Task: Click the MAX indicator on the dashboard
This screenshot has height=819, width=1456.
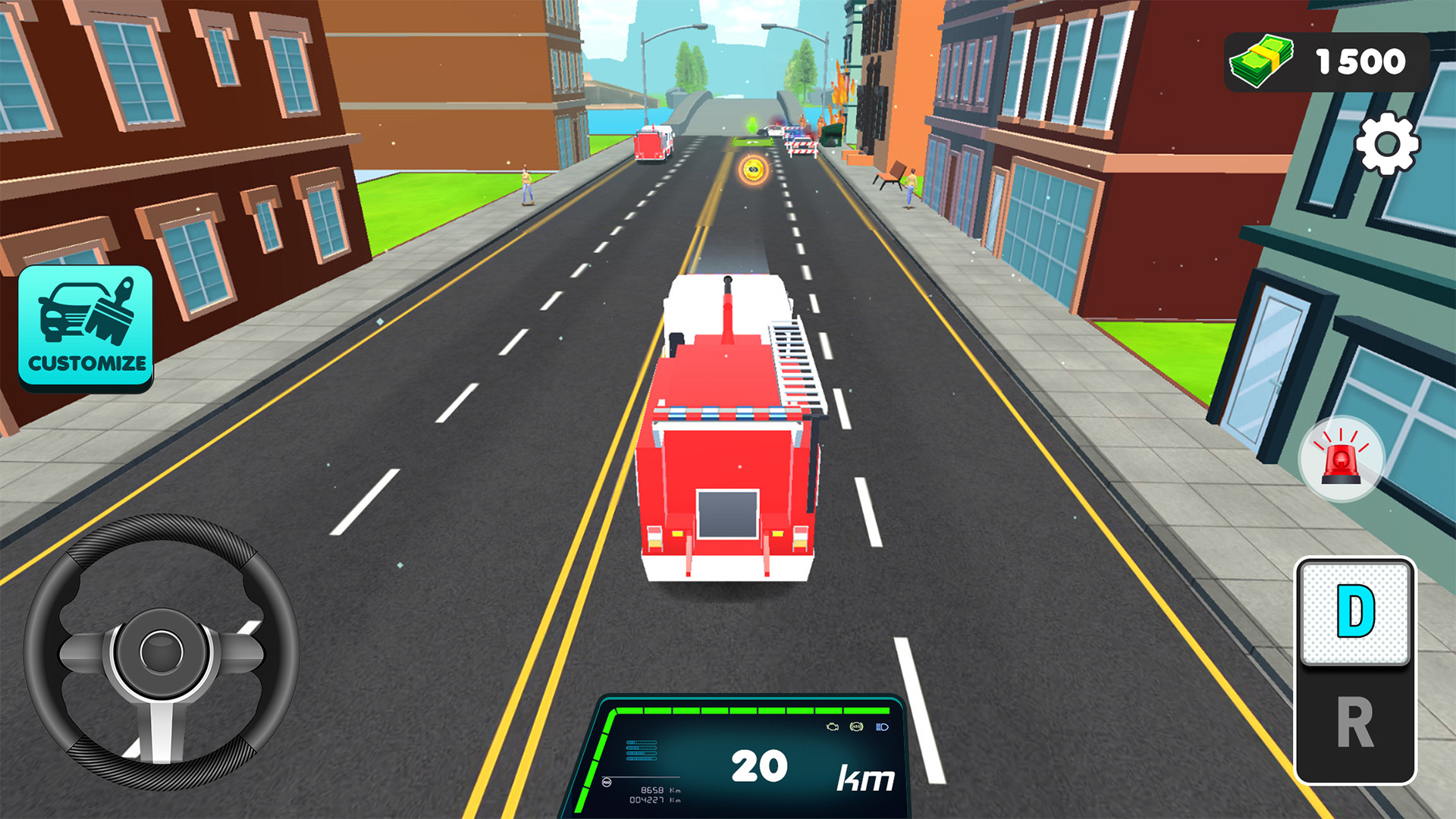Action: (606, 782)
